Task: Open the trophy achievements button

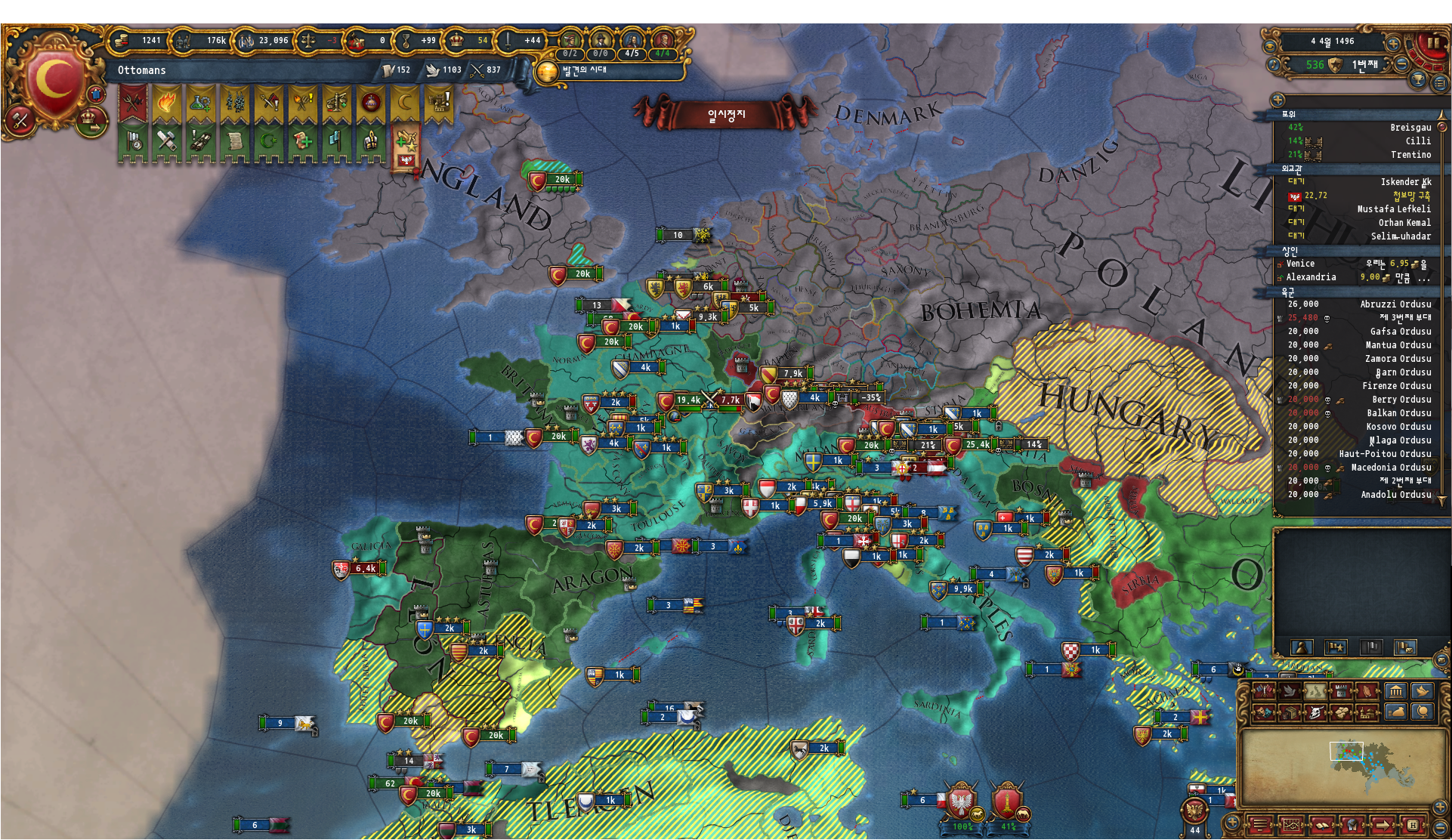Action: tap(1417, 80)
